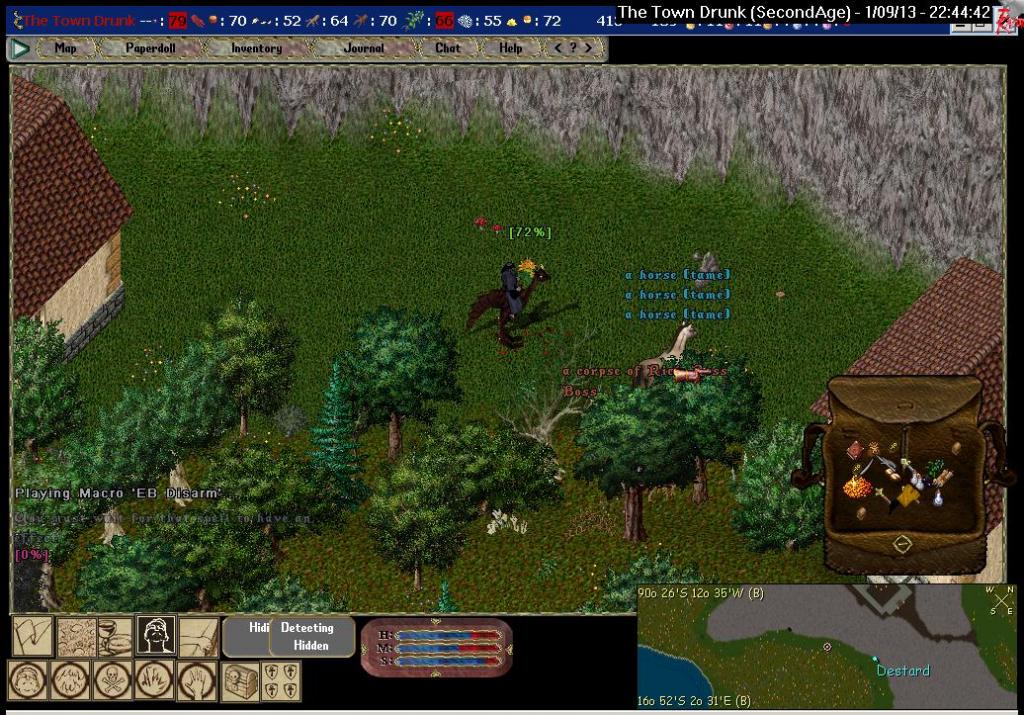Click the skull and crossbones spell icon
Screen dimensions: 1024x715
pyautogui.click(x=113, y=681)
